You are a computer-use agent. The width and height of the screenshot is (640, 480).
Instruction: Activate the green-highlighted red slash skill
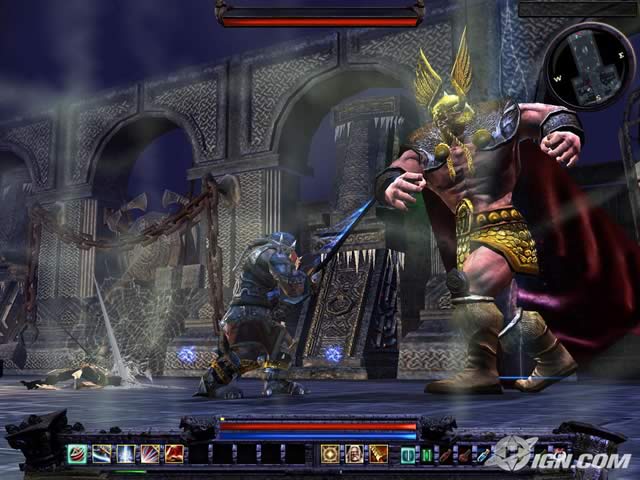click(77, 453)
